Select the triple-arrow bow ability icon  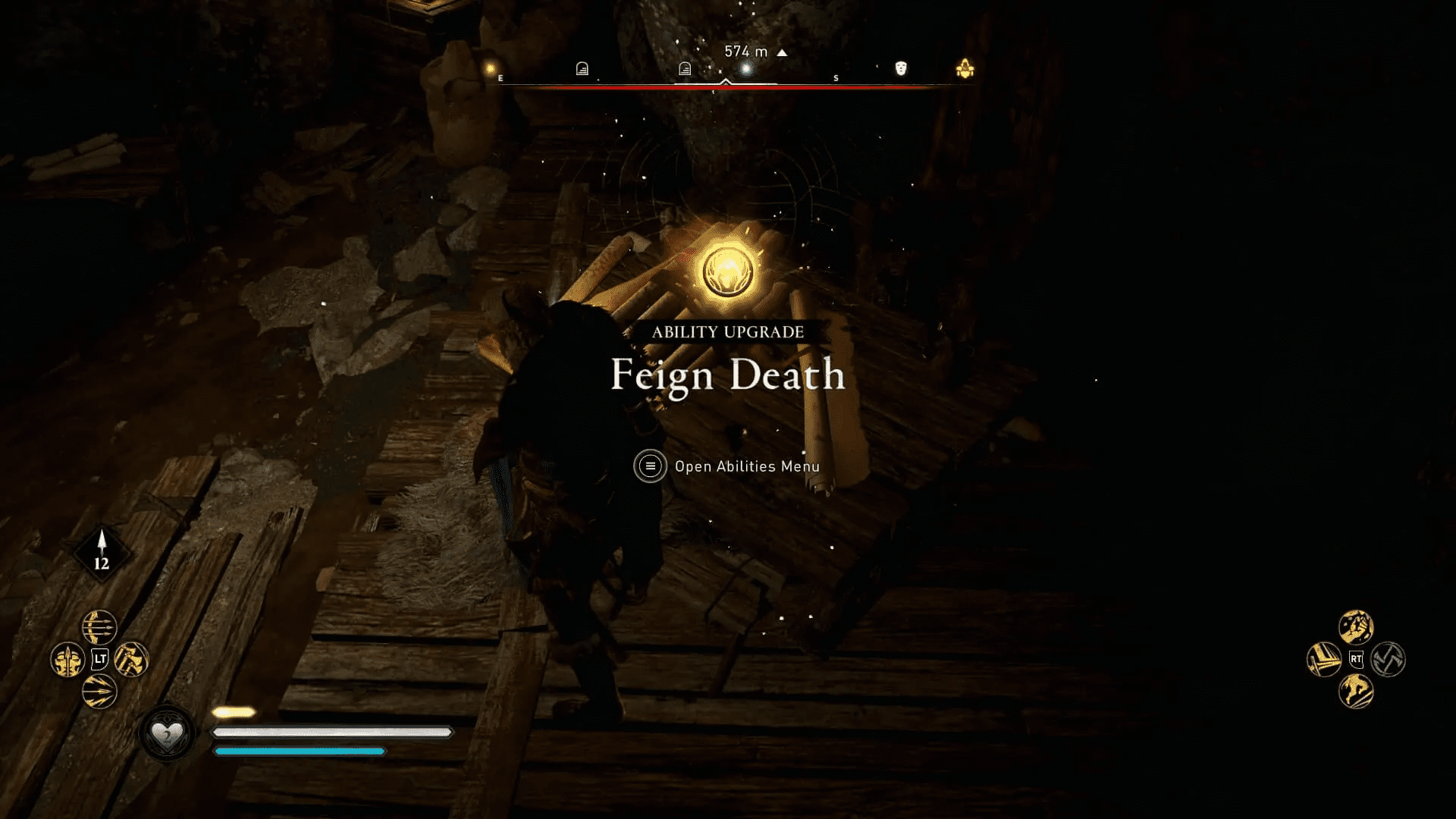point(99,629)
